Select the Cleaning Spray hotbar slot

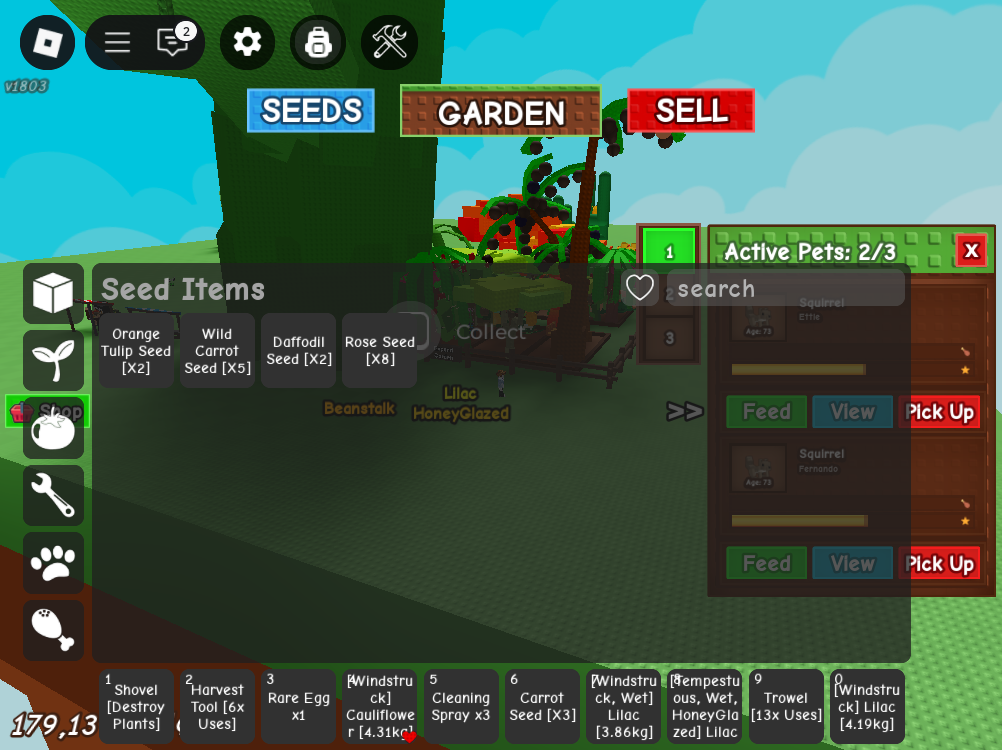click(x=461, y=707)
